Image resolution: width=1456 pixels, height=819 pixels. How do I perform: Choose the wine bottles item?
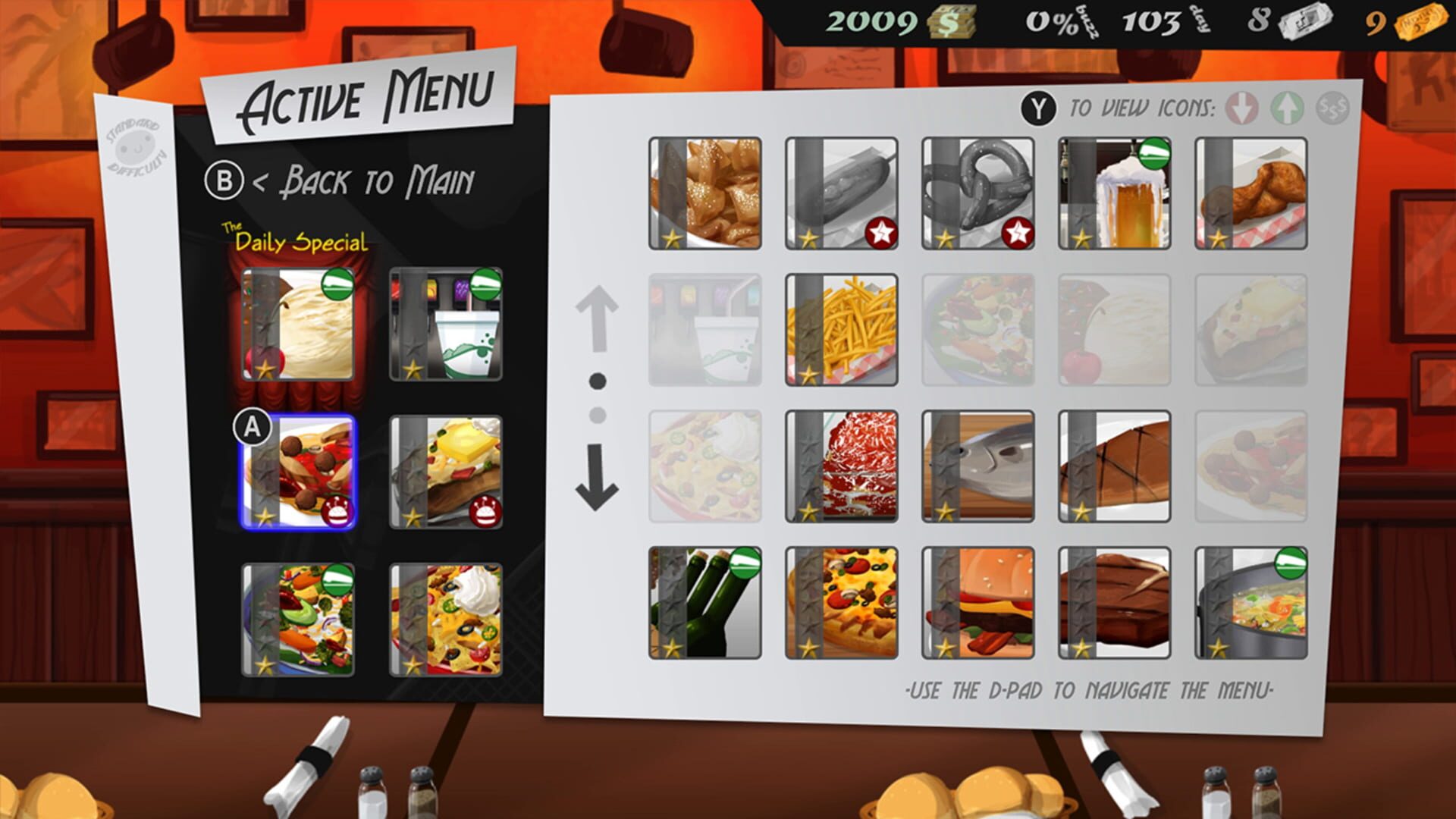tap(705, 603)
